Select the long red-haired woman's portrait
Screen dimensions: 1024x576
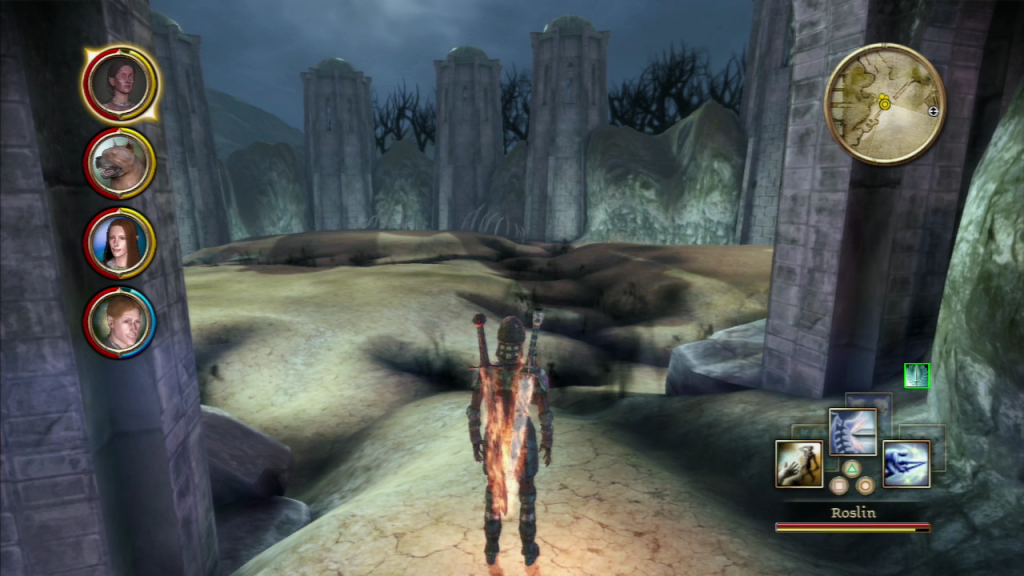[x=120, y=243]
